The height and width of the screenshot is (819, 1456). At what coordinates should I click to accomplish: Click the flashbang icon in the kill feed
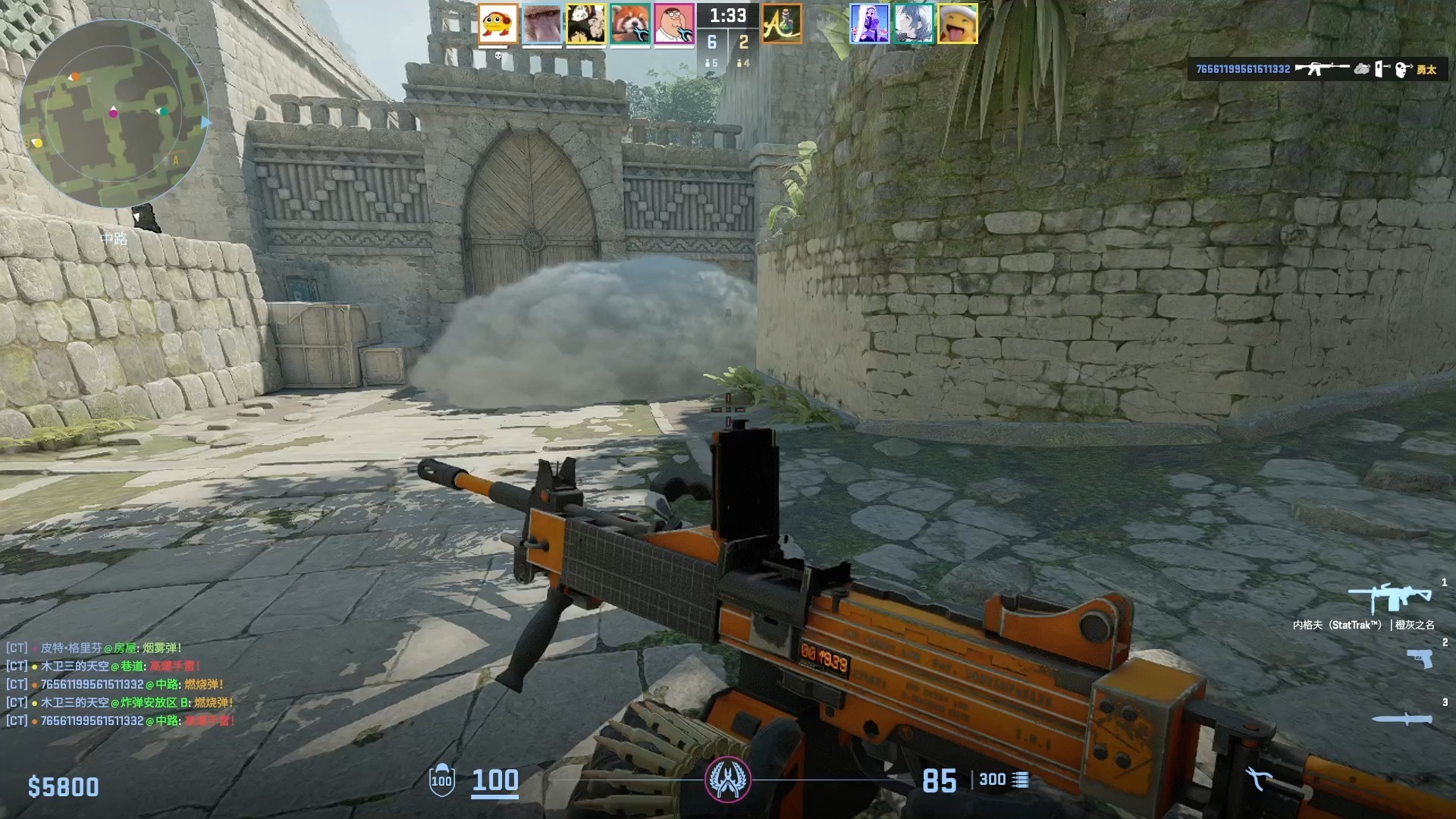pos(1380,68)
